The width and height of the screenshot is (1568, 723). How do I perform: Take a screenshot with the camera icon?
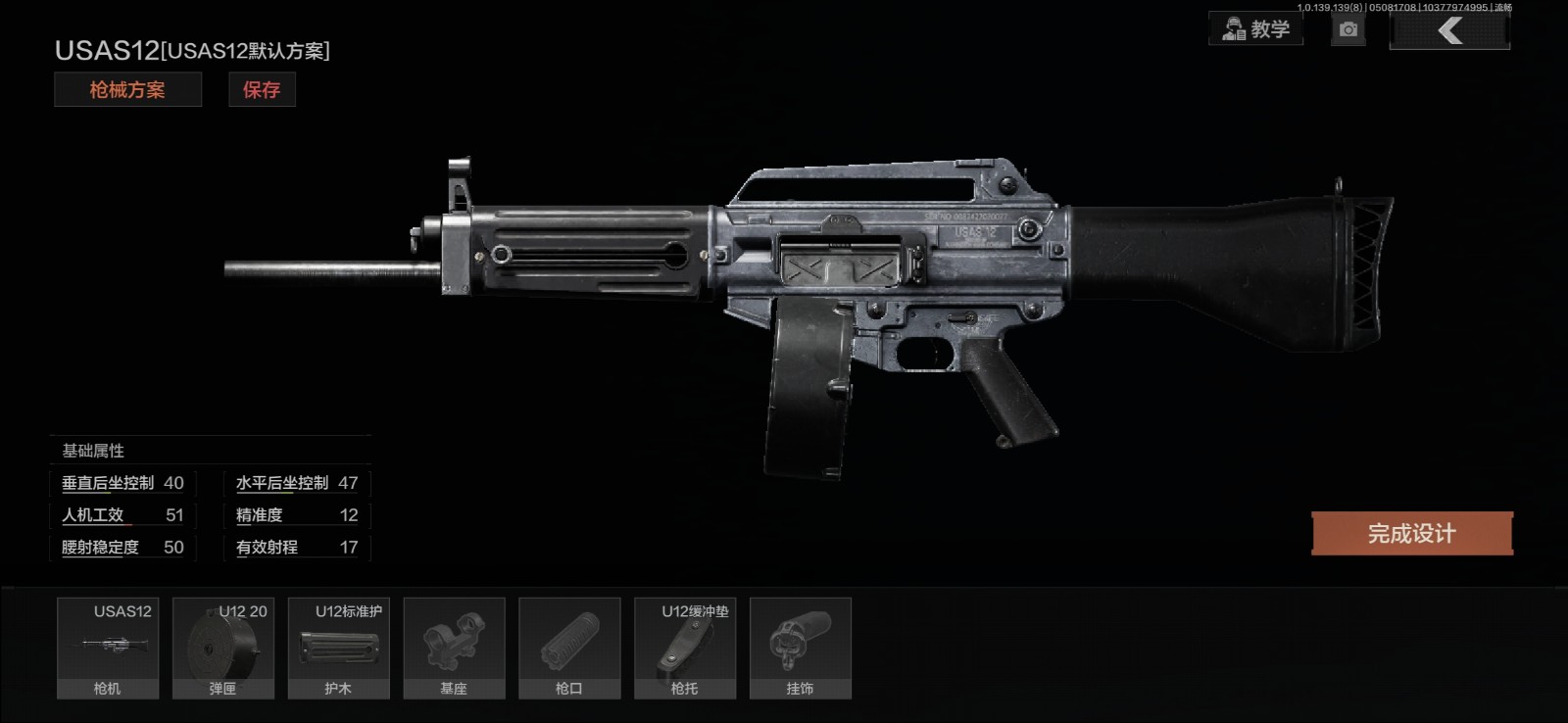click(x=1348, y=29)
